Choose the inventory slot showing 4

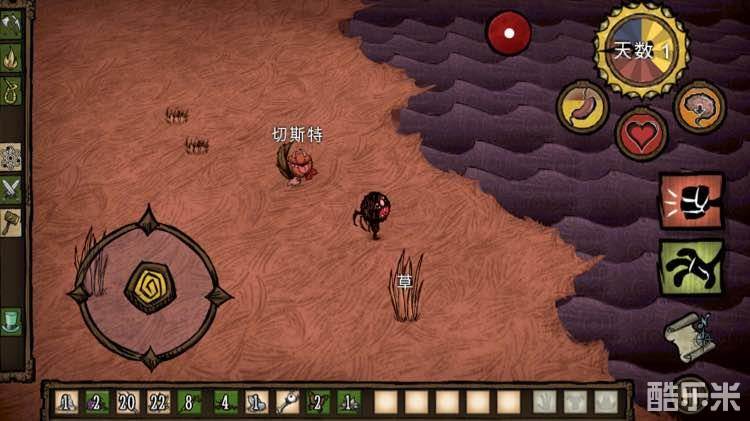[224, 402]
